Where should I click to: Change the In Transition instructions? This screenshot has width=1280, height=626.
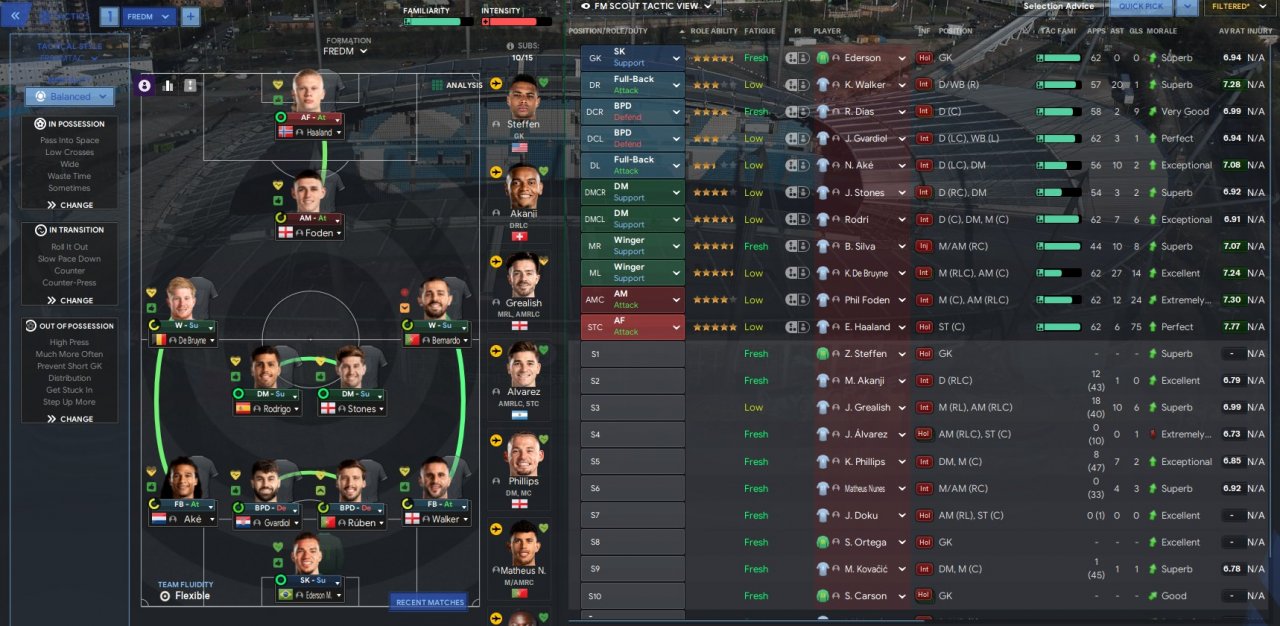click(x=69, y=300)
